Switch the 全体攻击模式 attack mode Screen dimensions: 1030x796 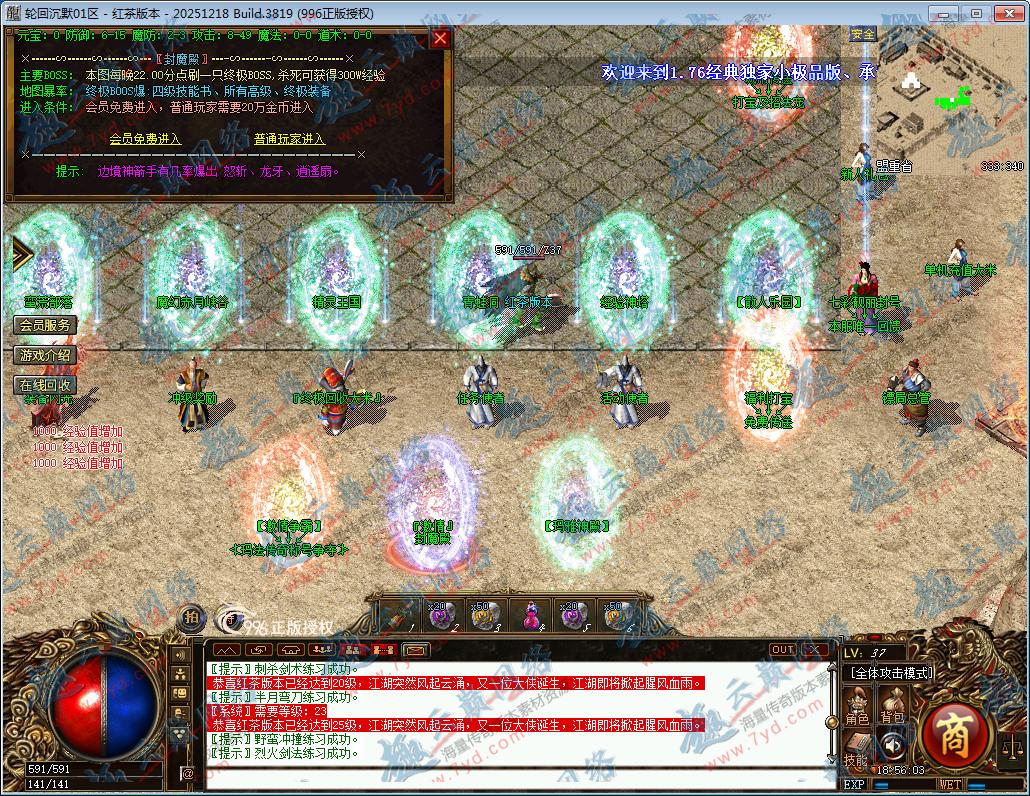891,673
